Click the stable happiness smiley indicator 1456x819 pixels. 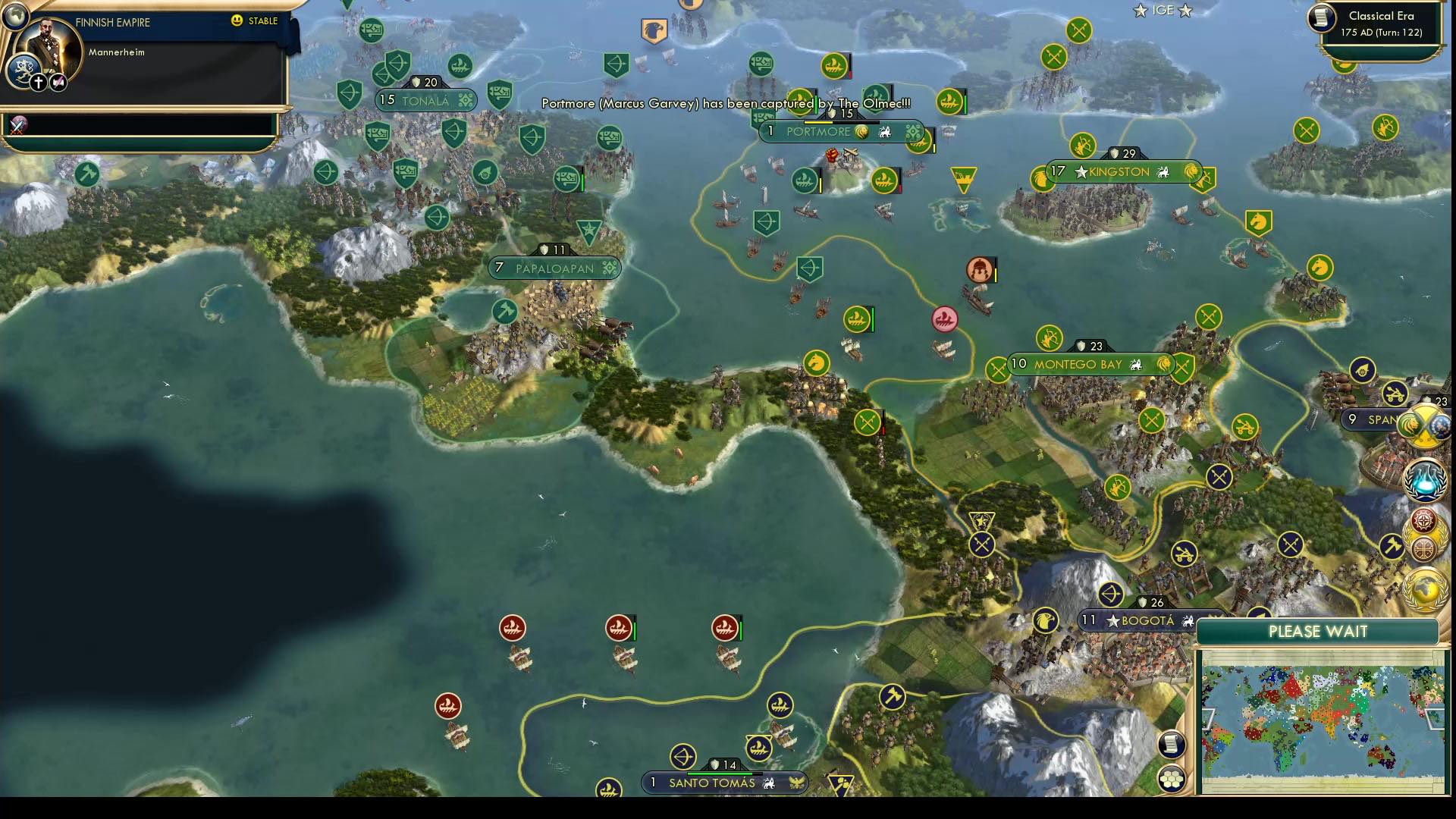(237, 21)
